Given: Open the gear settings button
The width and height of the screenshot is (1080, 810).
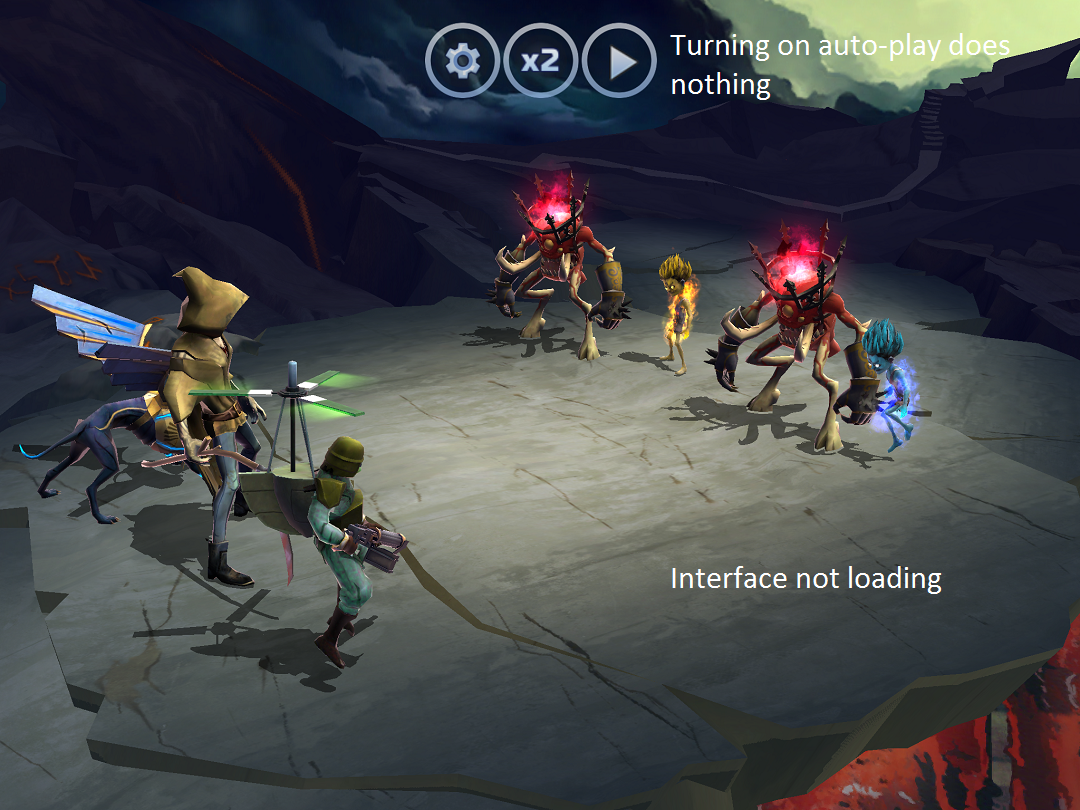Looking at the screenshot, I should (462, 62).
